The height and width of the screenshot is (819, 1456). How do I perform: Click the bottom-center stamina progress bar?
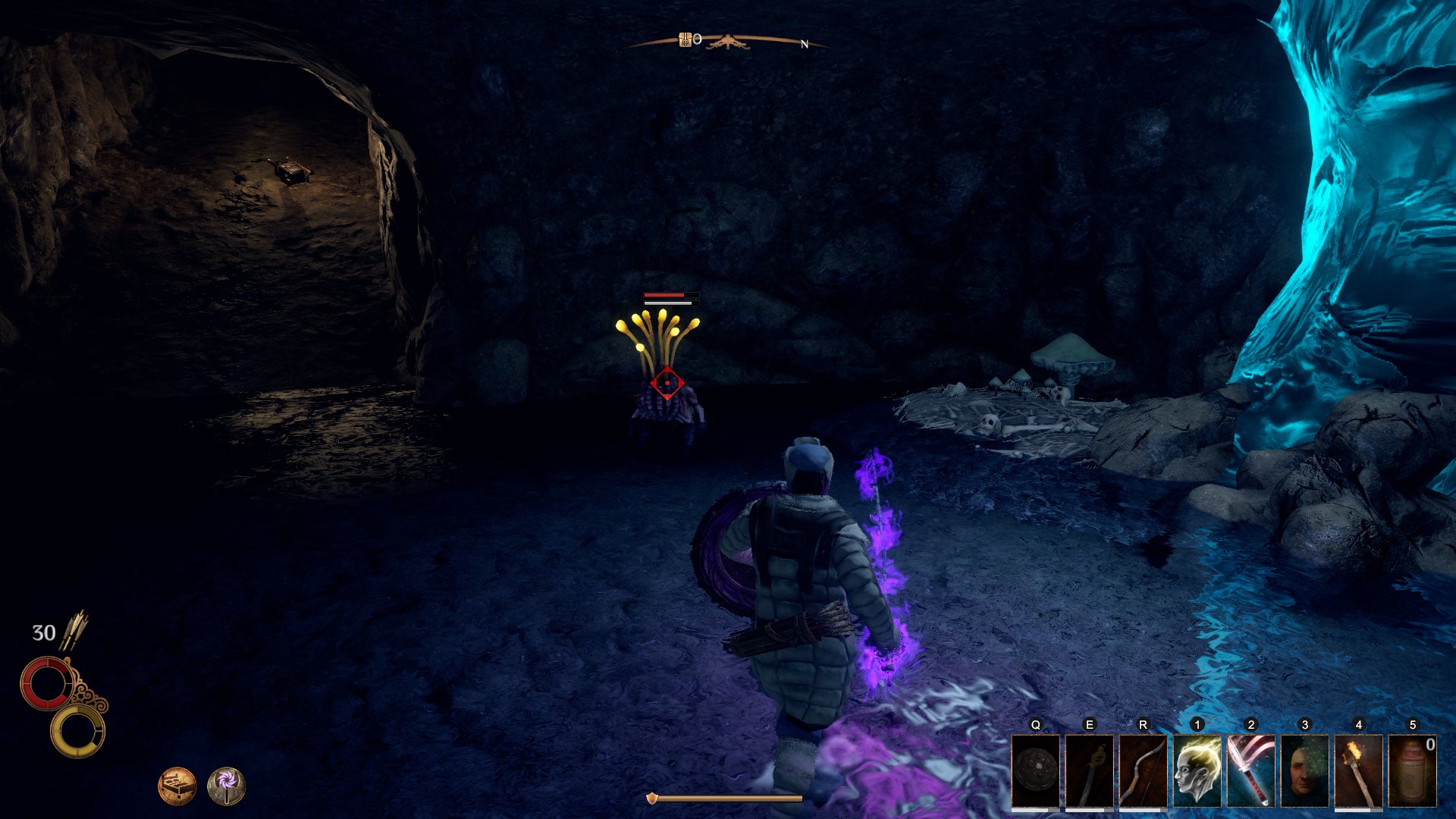(728, 798)
